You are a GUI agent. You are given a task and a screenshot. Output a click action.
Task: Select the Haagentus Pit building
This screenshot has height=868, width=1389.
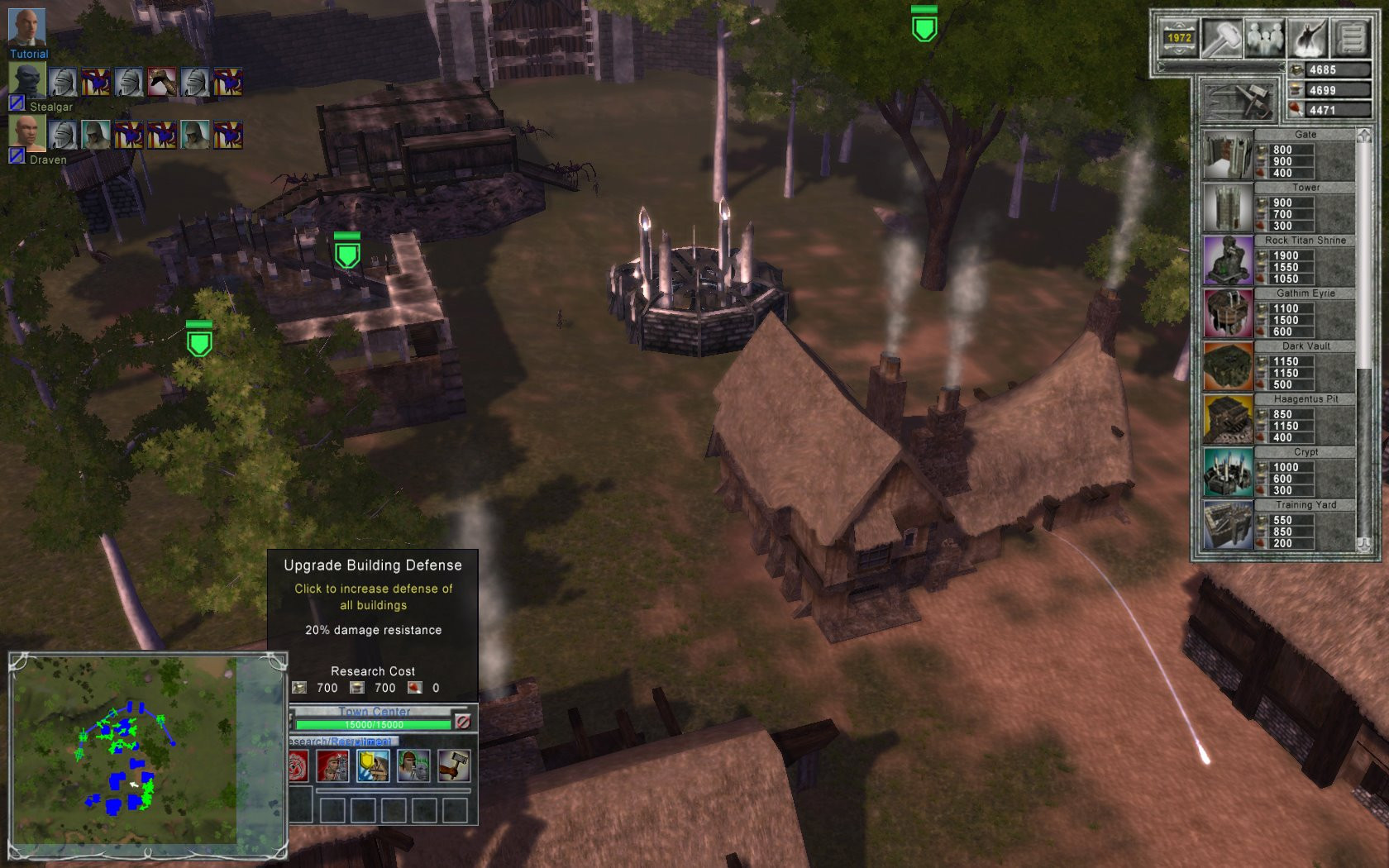coord(1228,419)
